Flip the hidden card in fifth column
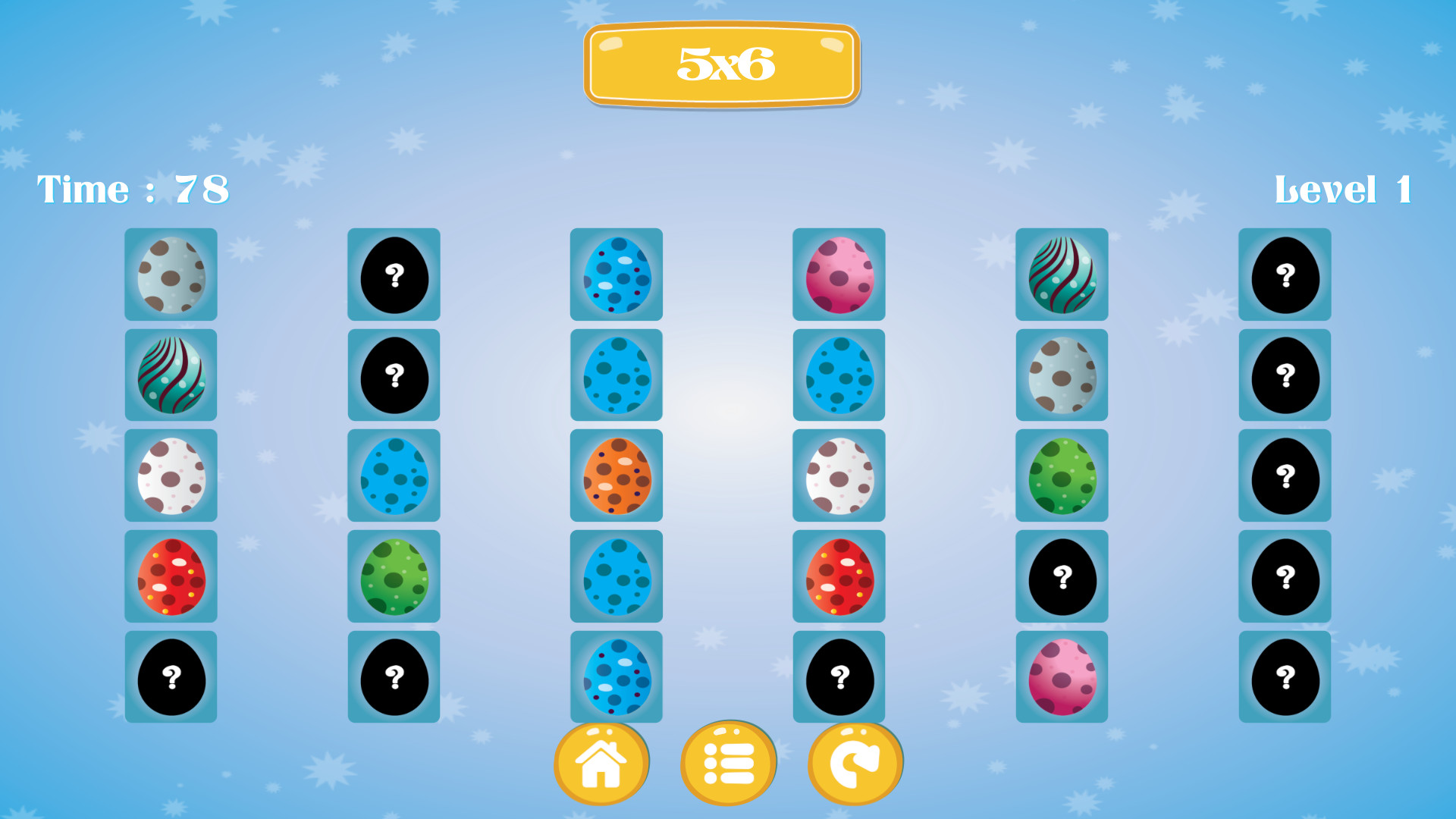The width and height of the screenshot is (1456, 819). pyautogui.click(x=1062, y=576)
